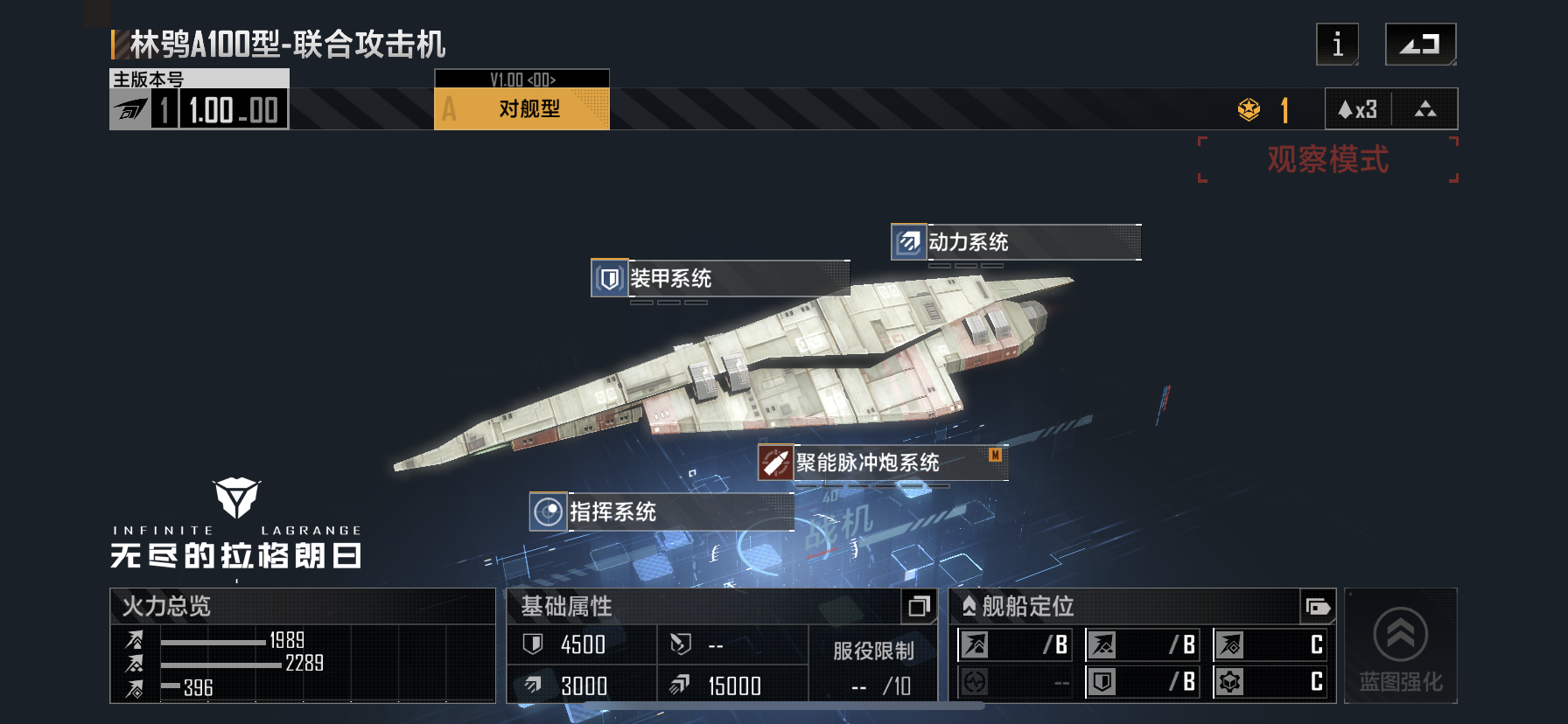Click the medal icon next to the number 1

pyautogui.click(x=1249, y=108)
